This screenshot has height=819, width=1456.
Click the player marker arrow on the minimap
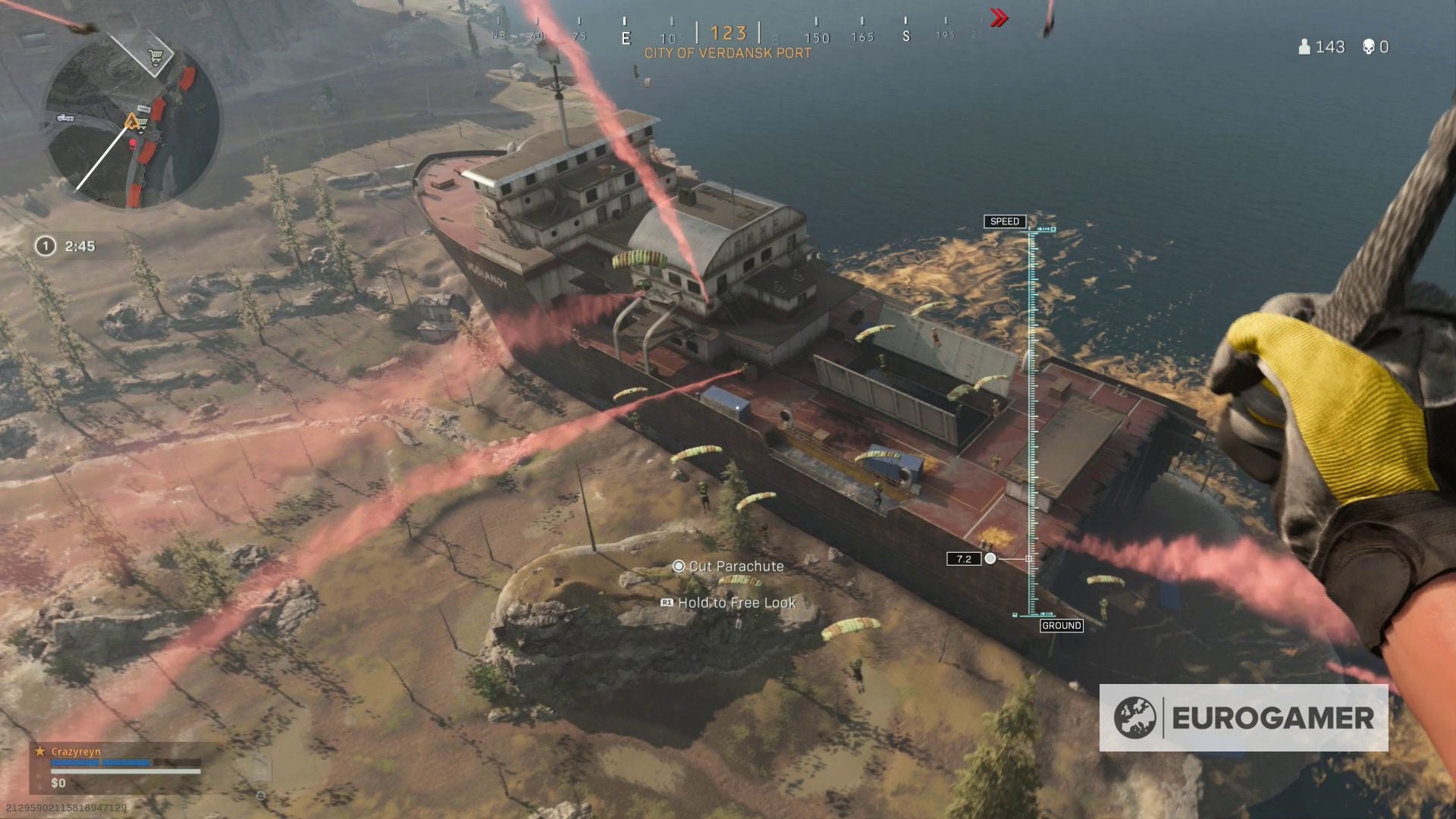point(130,120)
